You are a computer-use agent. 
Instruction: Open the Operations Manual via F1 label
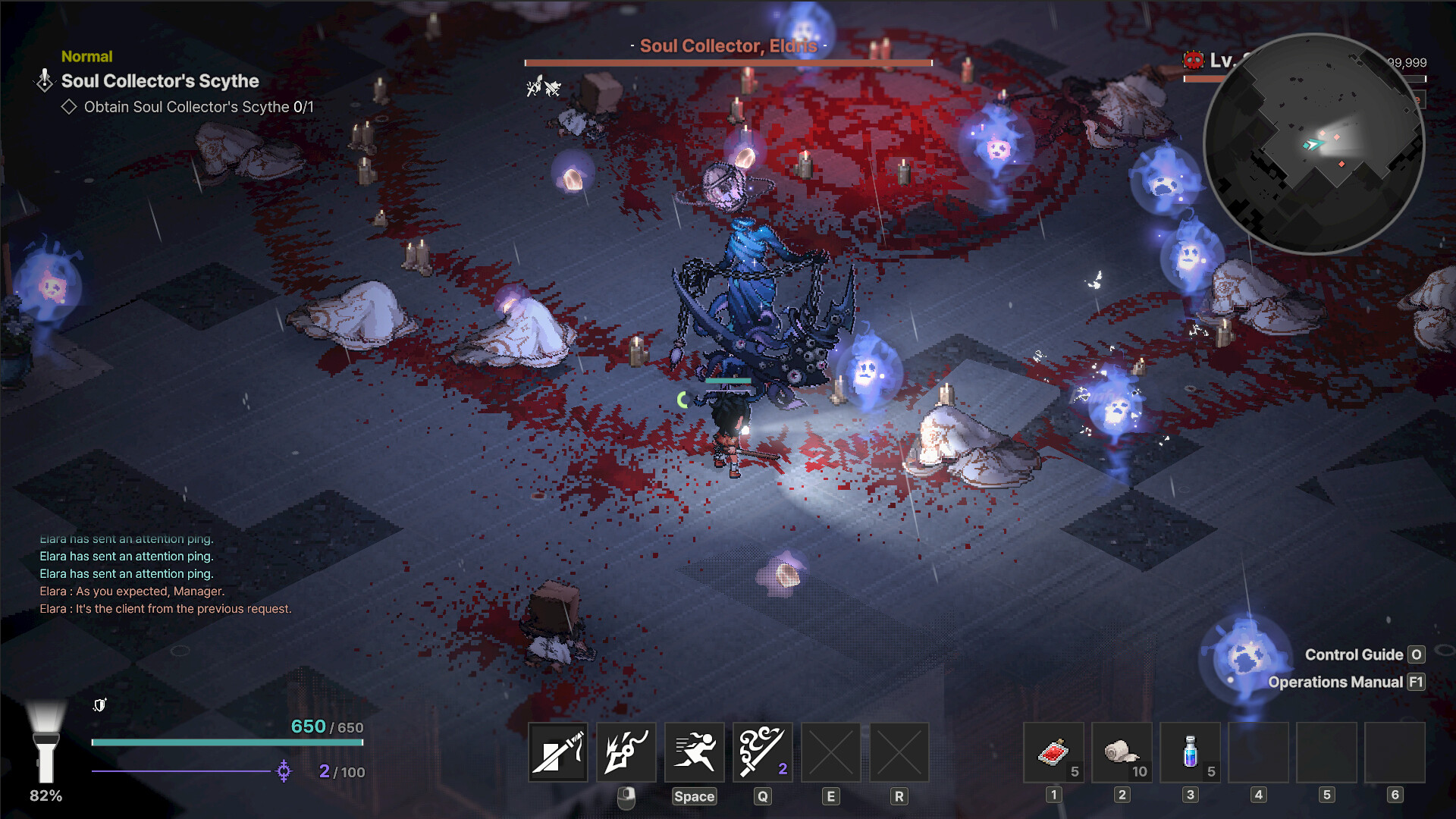point(1415,682)
